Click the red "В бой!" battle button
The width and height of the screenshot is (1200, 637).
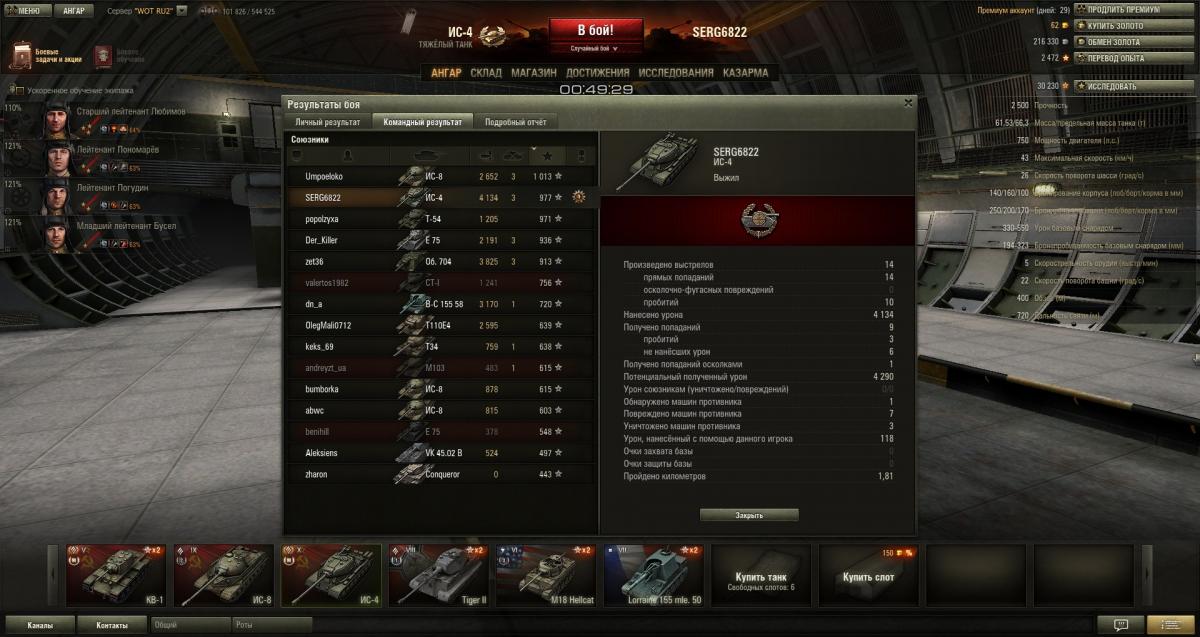[x=595, y=30]
